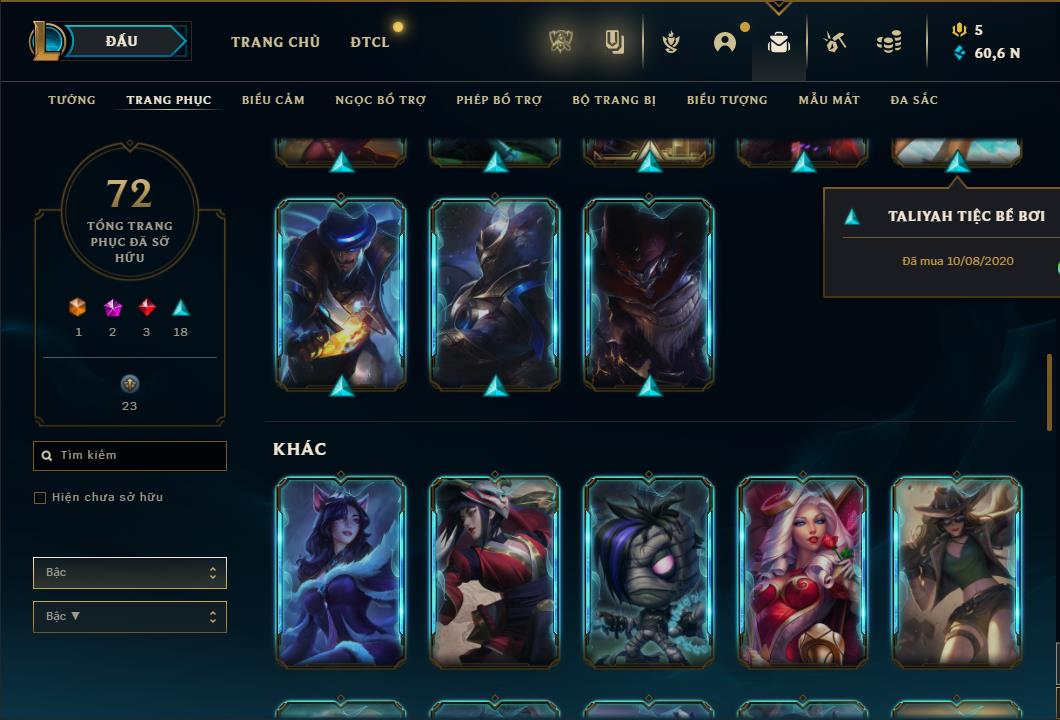The height and width of the screenshot is (720, 1060).
Task: Switch to PHÉP BỔ TRỢ tab
Action: [499, 100]
